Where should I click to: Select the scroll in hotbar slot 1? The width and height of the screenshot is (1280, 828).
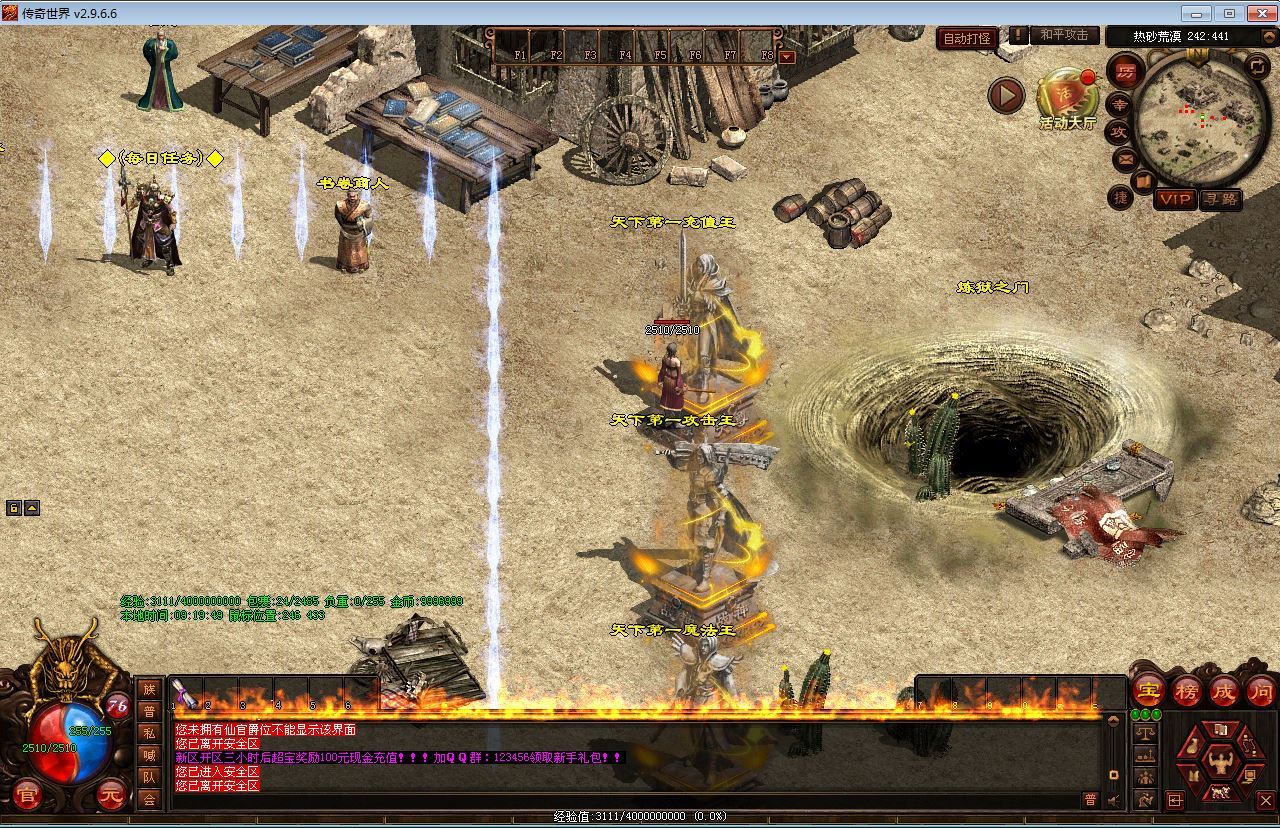[x=184, y=692]
